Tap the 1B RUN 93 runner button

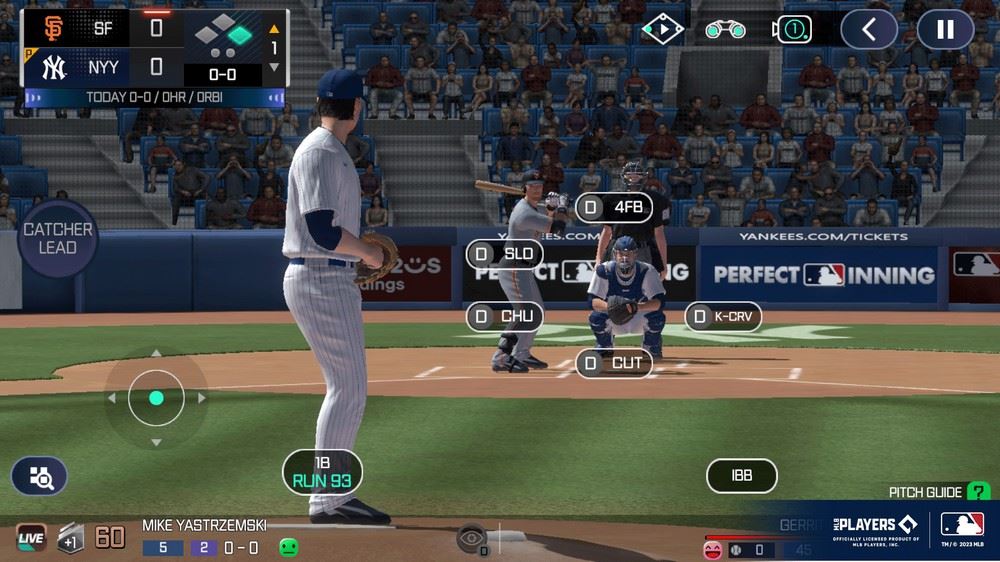click(322, 472)
